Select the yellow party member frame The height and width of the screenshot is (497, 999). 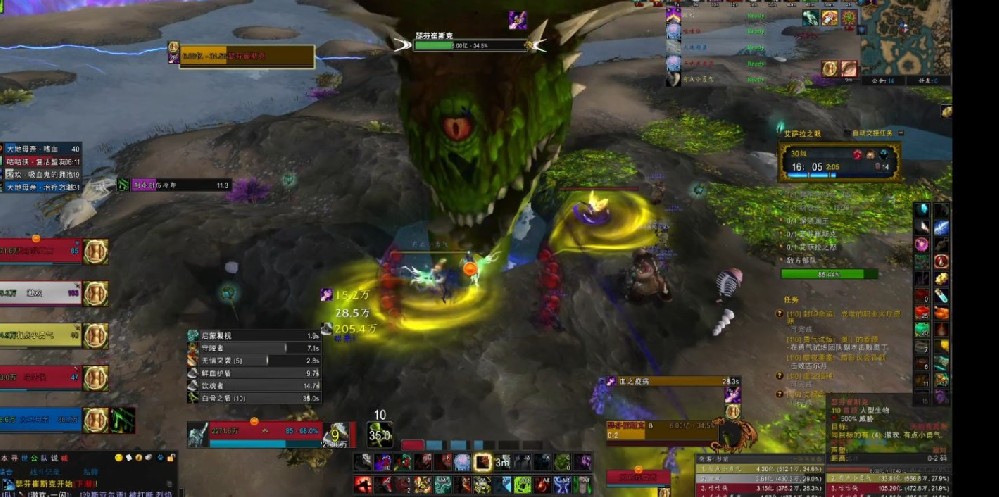(x=40, y=335)
